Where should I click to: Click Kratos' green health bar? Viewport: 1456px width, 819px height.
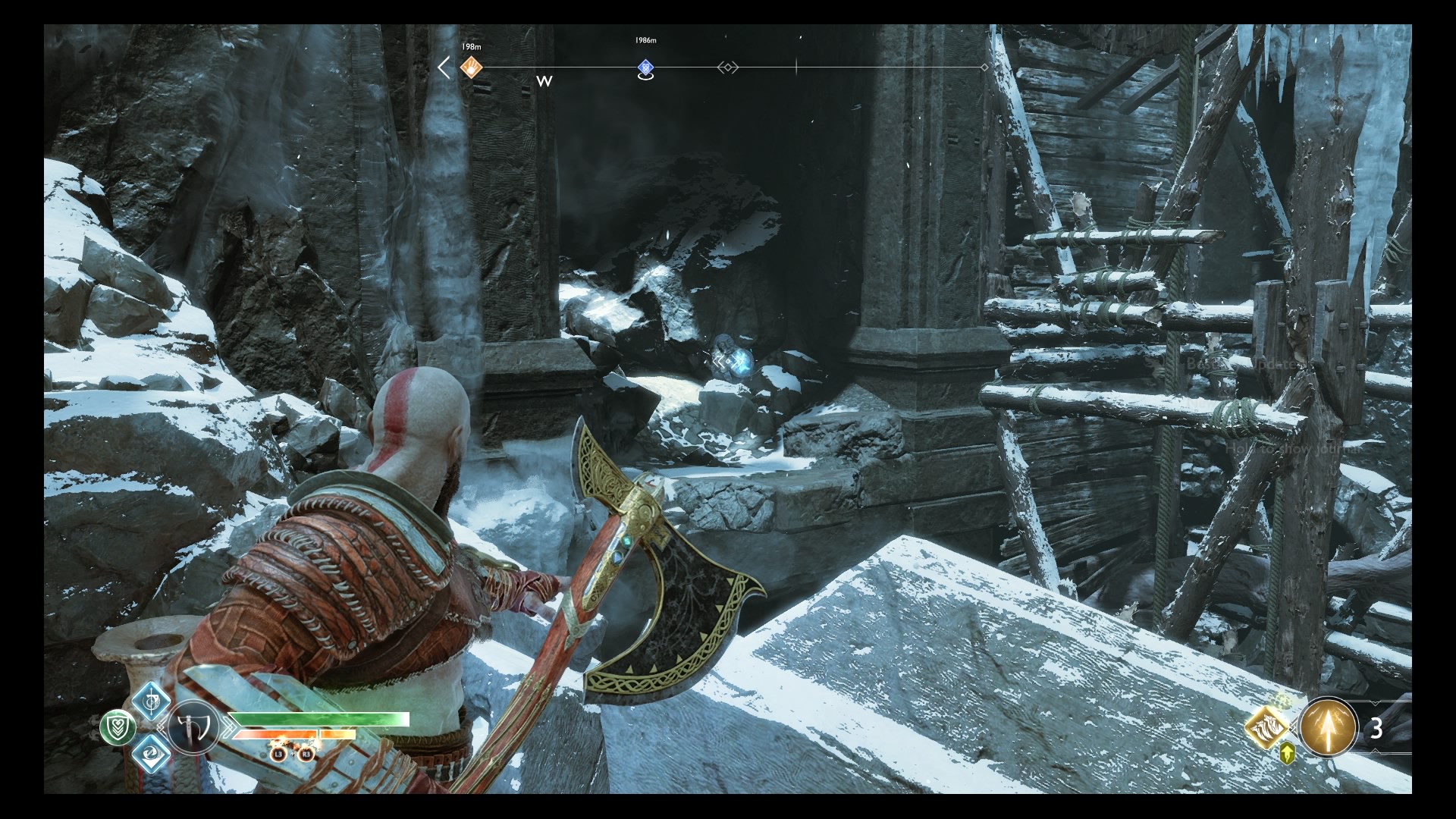[318, 718]
